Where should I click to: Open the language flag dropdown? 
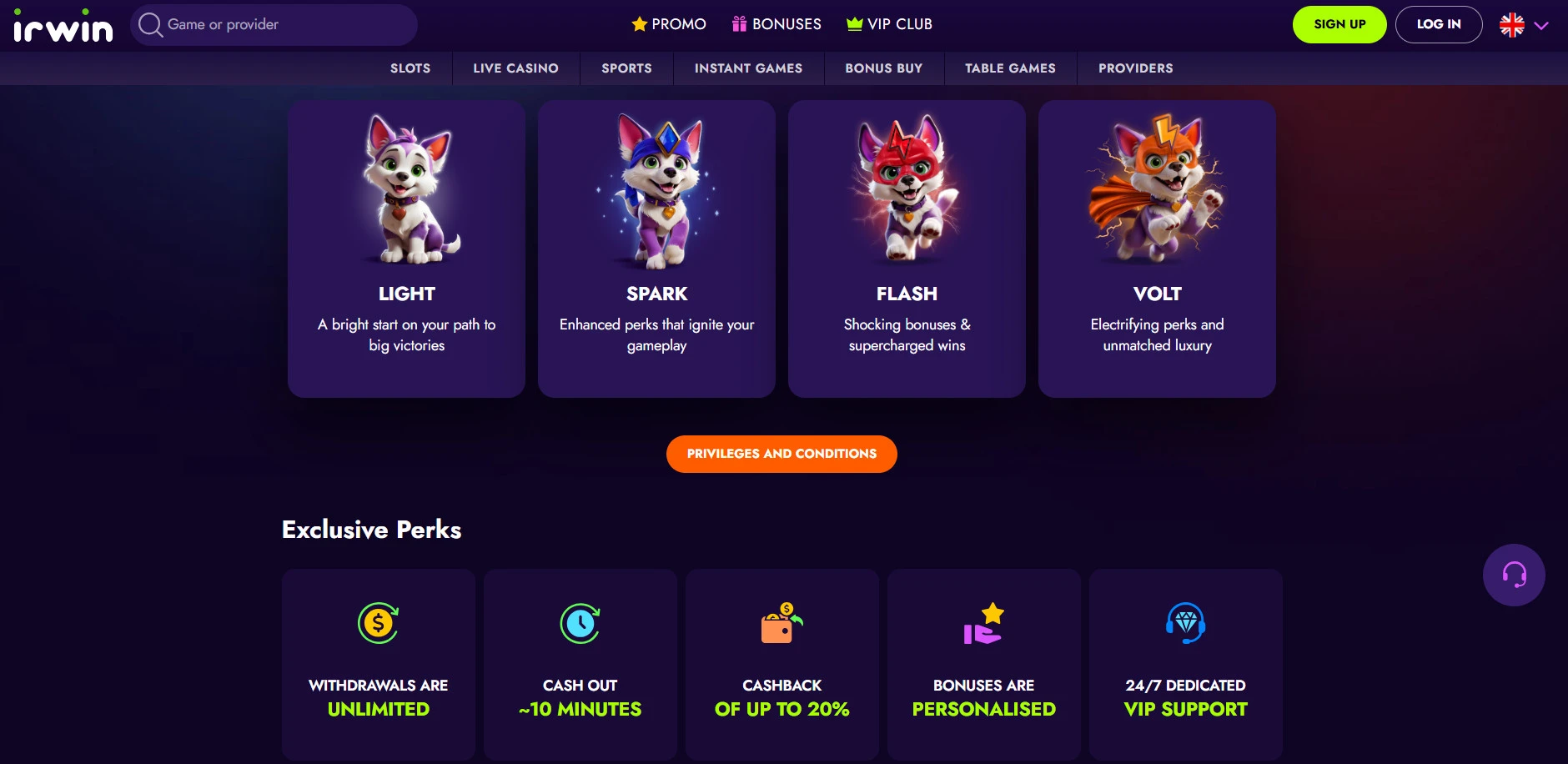click(1524, 25)
